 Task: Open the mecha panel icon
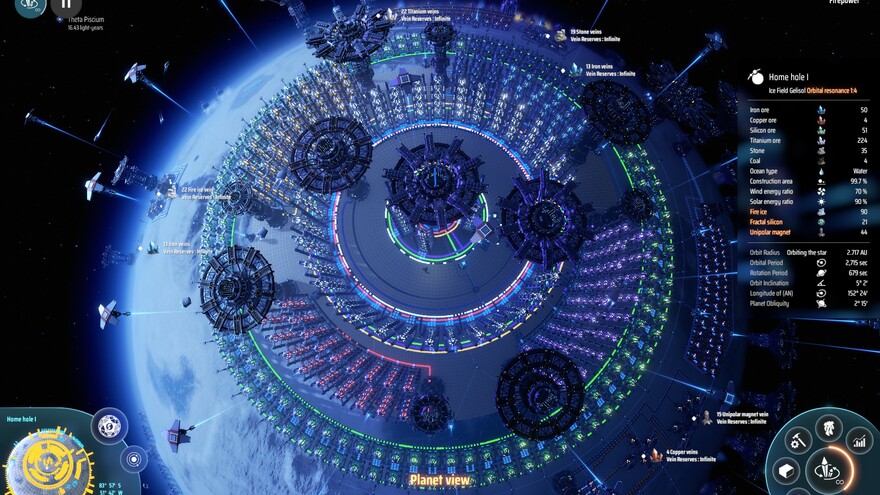click(829, 427)
